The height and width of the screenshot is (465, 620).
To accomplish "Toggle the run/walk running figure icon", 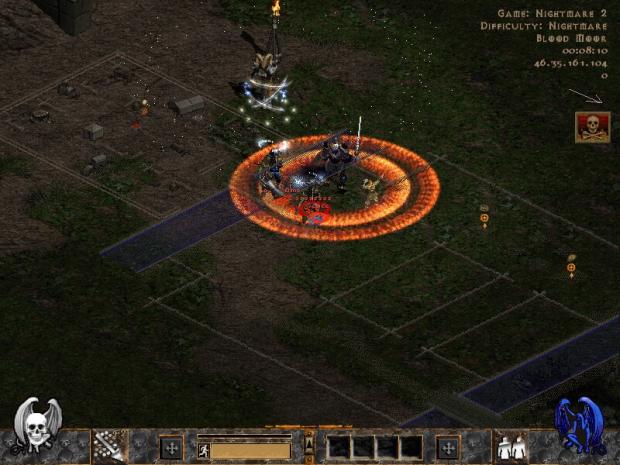I will pyautogui.click(x=203, y=451).
